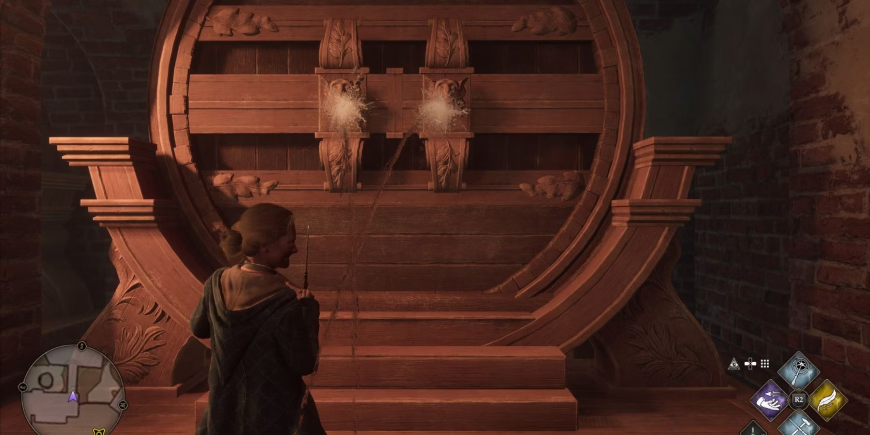Screen dimensions: 870x435
Task: Select the top blue wand-burst spell slot
Action: click(x=798, y=371)
